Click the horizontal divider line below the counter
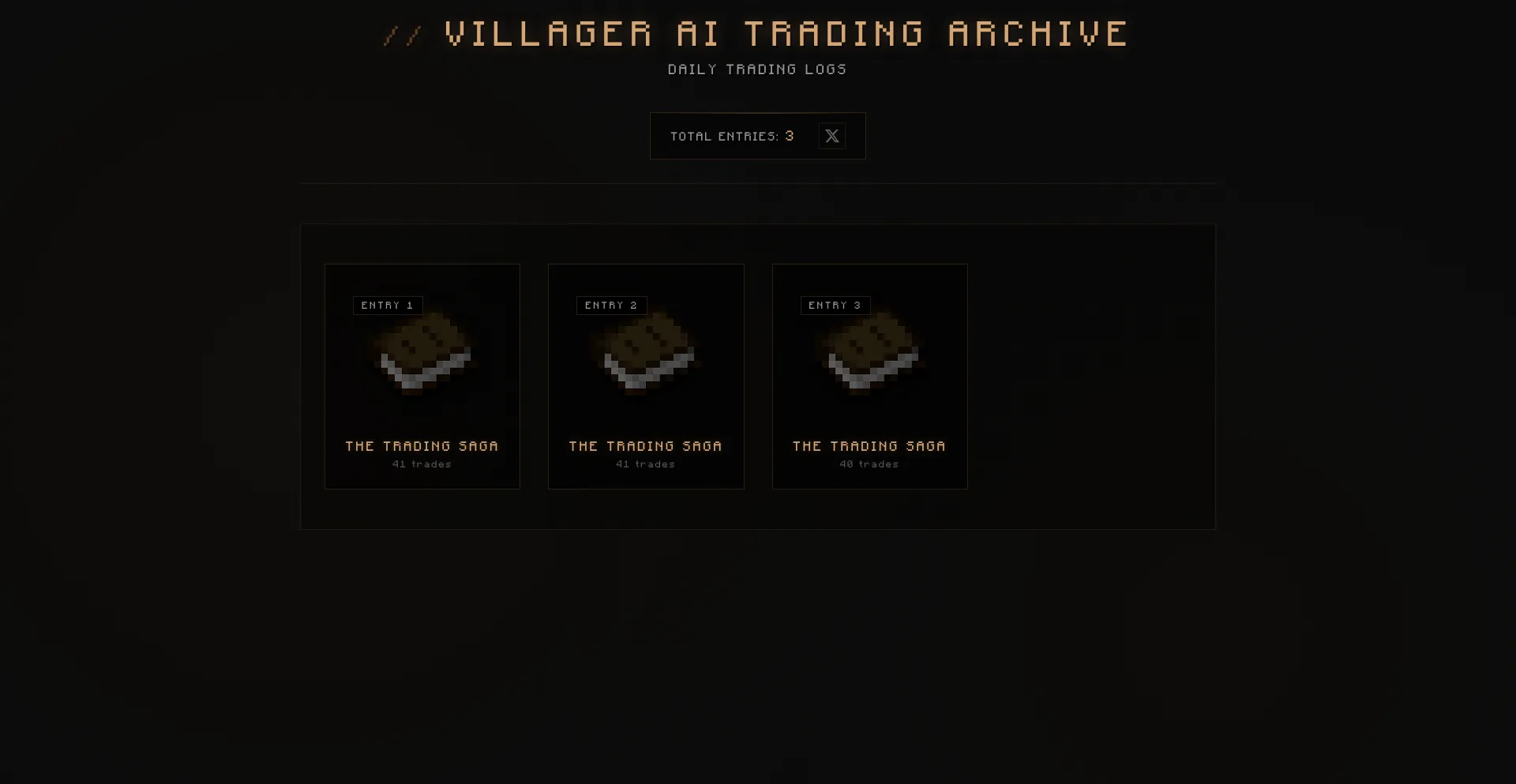 [757, 182]
